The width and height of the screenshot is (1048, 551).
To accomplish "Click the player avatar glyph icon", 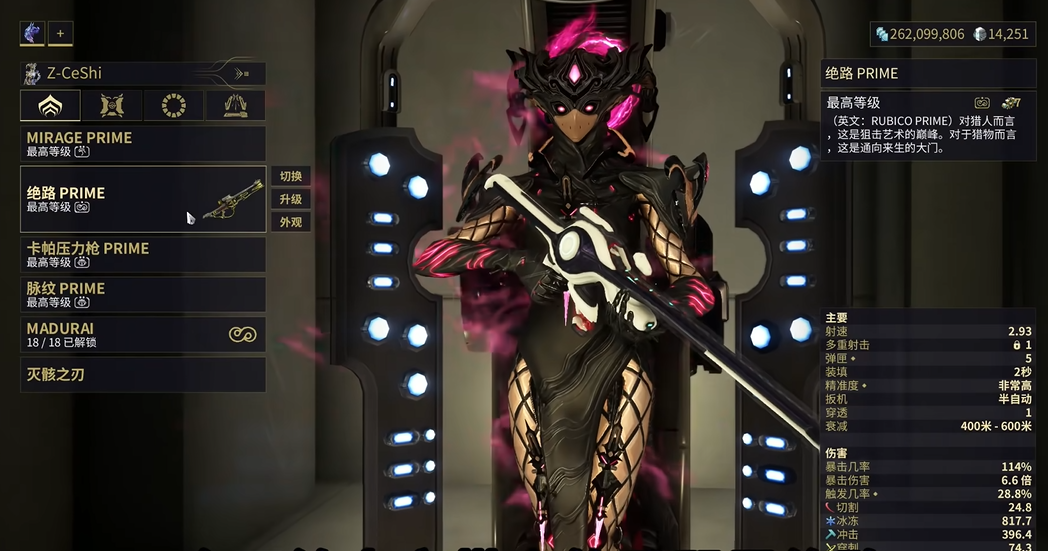I will (32, 33).
